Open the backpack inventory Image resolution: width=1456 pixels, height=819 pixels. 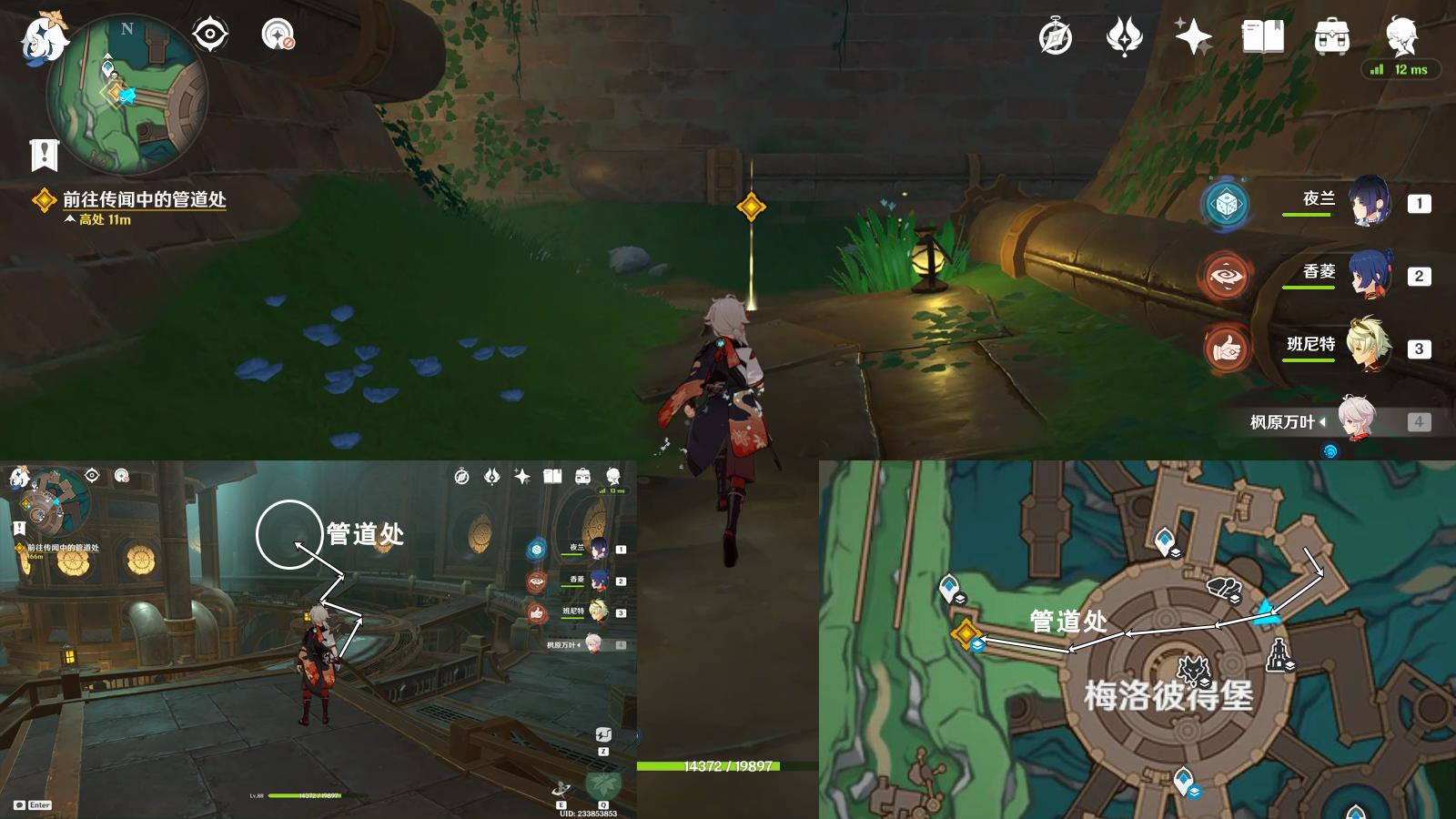coord(1331,37)
